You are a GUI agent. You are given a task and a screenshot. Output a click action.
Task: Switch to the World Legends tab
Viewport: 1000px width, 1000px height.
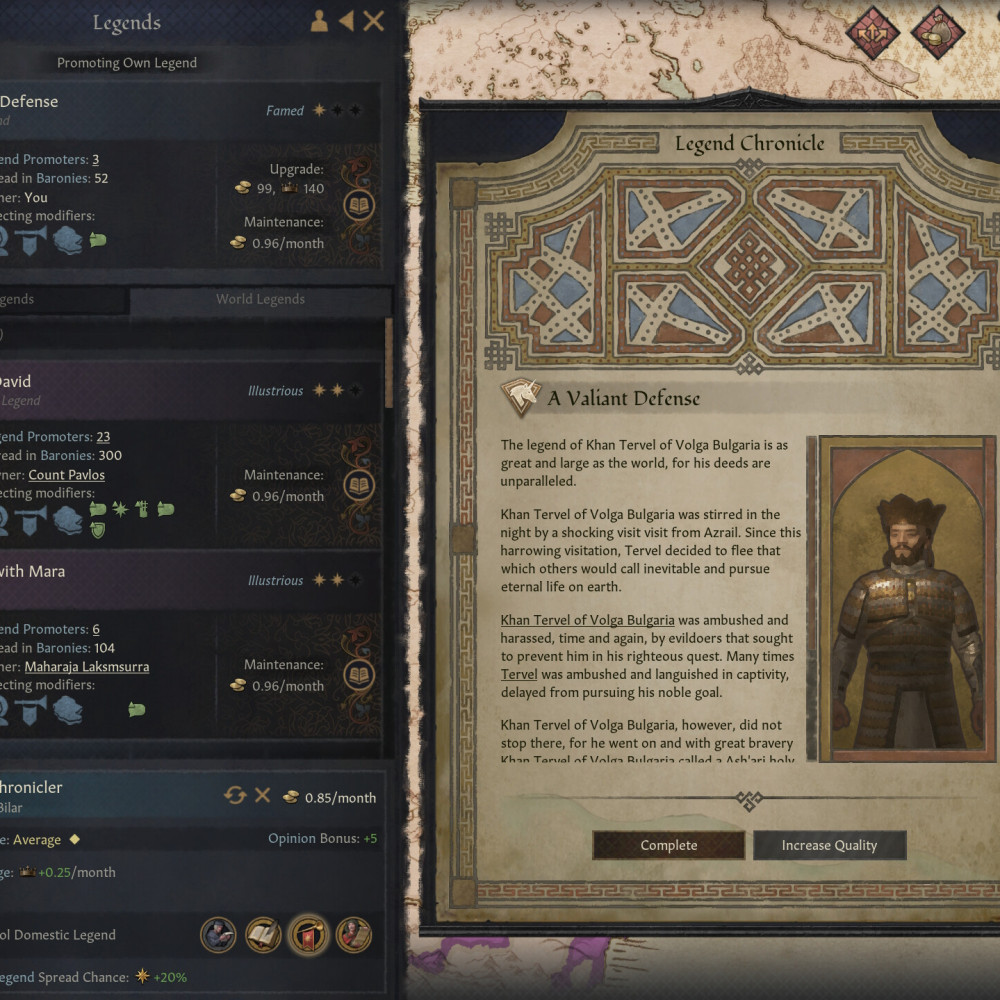[x=260, y=299]
